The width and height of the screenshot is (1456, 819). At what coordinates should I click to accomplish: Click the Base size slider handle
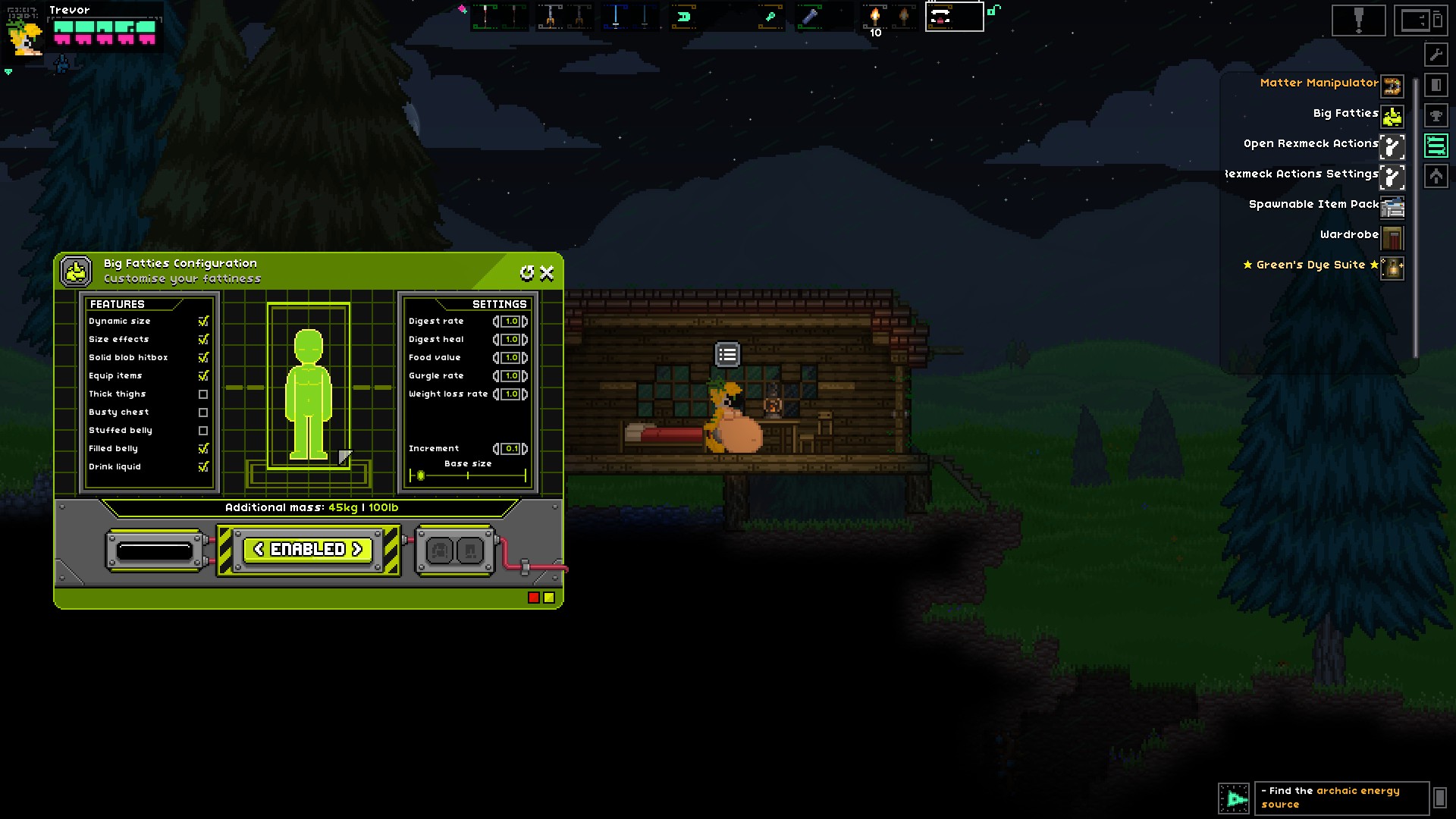[x=421, y=475]
